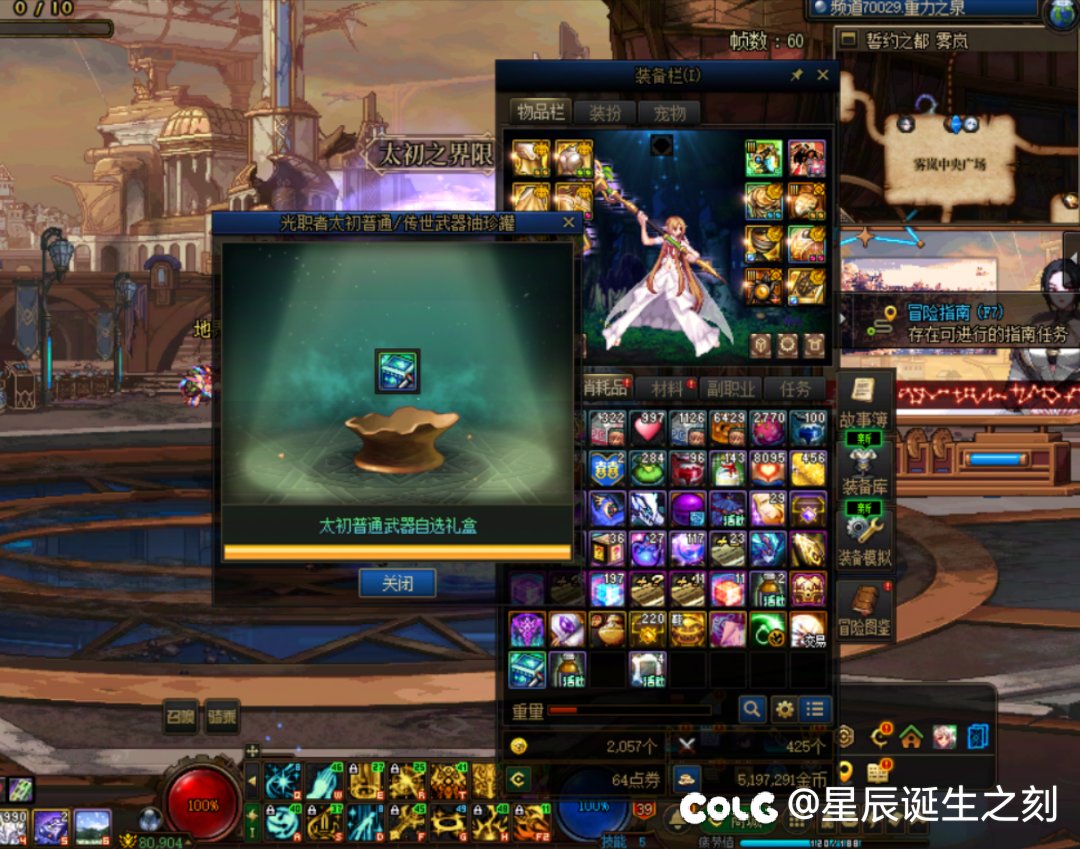
Task: Switch to the 副职业 category tab
Action: point(728,388)
